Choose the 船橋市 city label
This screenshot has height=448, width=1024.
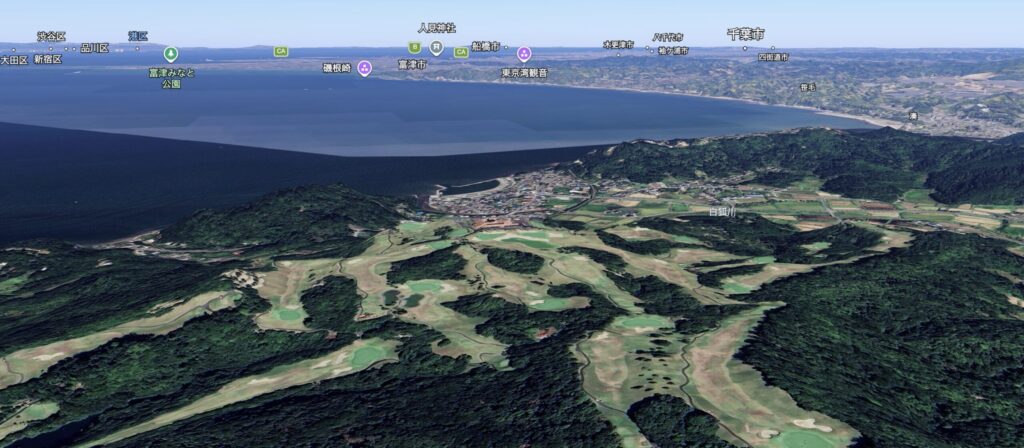pos(485,46)
